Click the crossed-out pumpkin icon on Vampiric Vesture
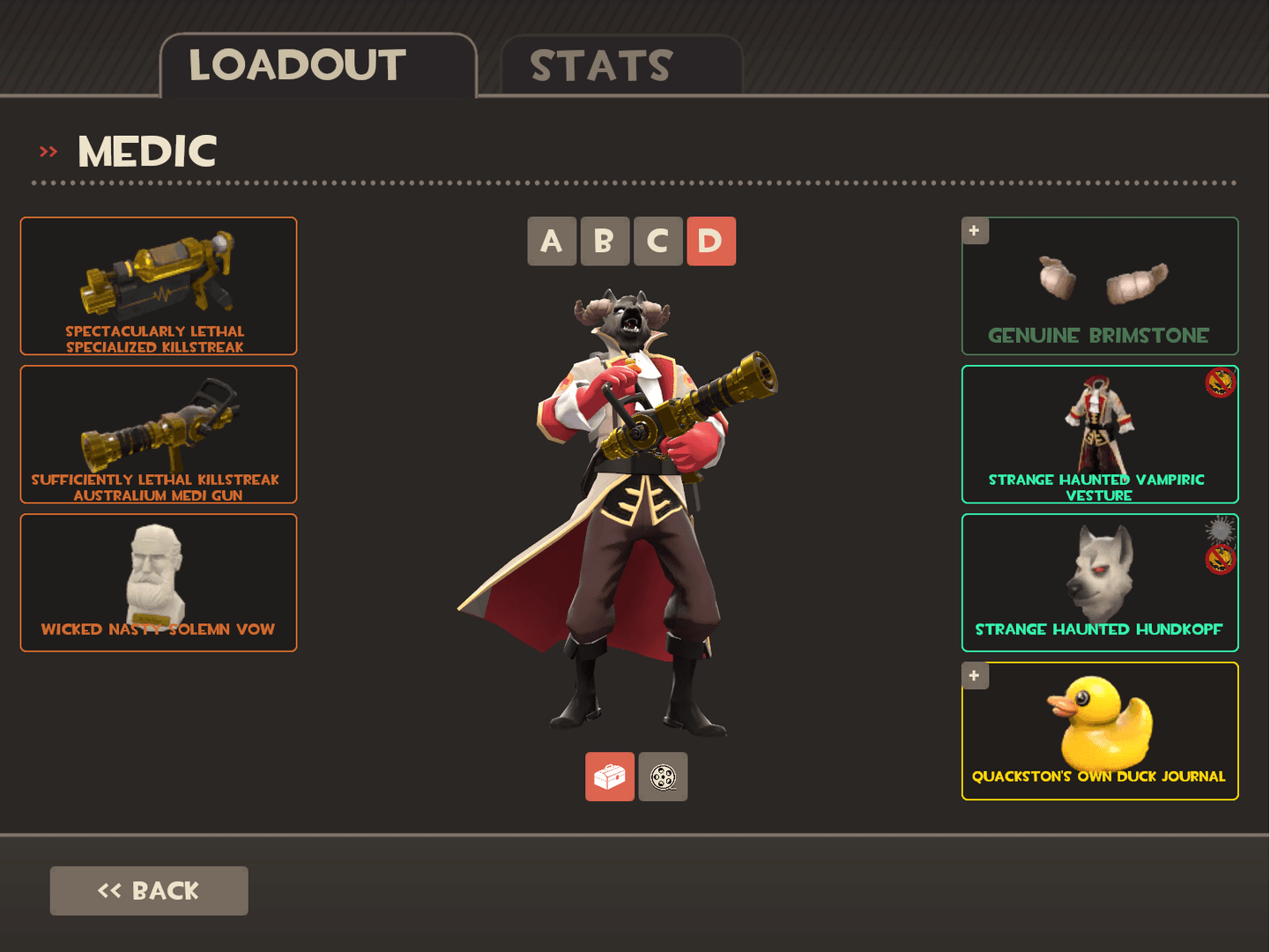 [x=1220, y=382]
